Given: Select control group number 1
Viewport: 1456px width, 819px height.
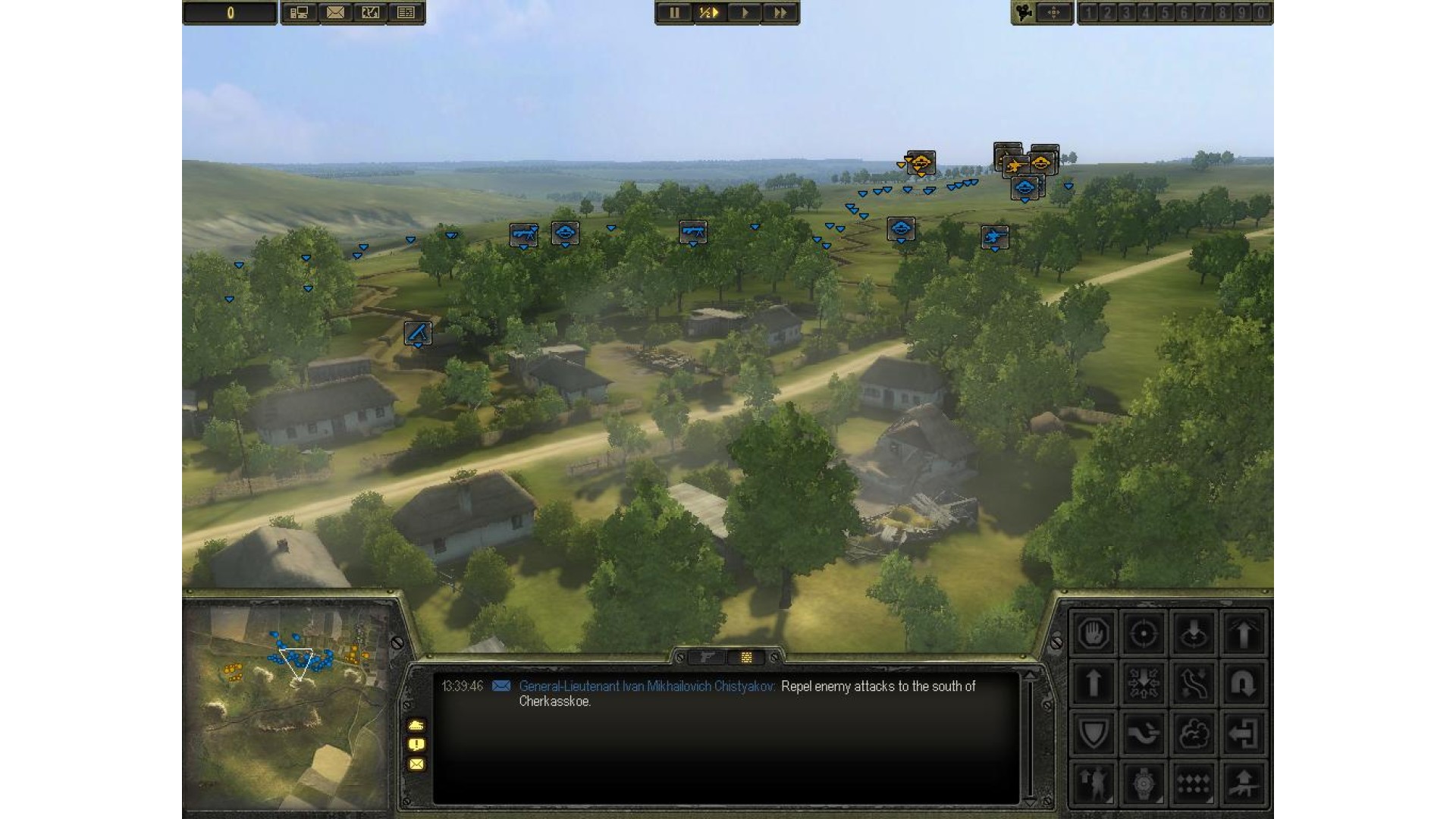Looking at the screenshot, I should coord(1089,13).
